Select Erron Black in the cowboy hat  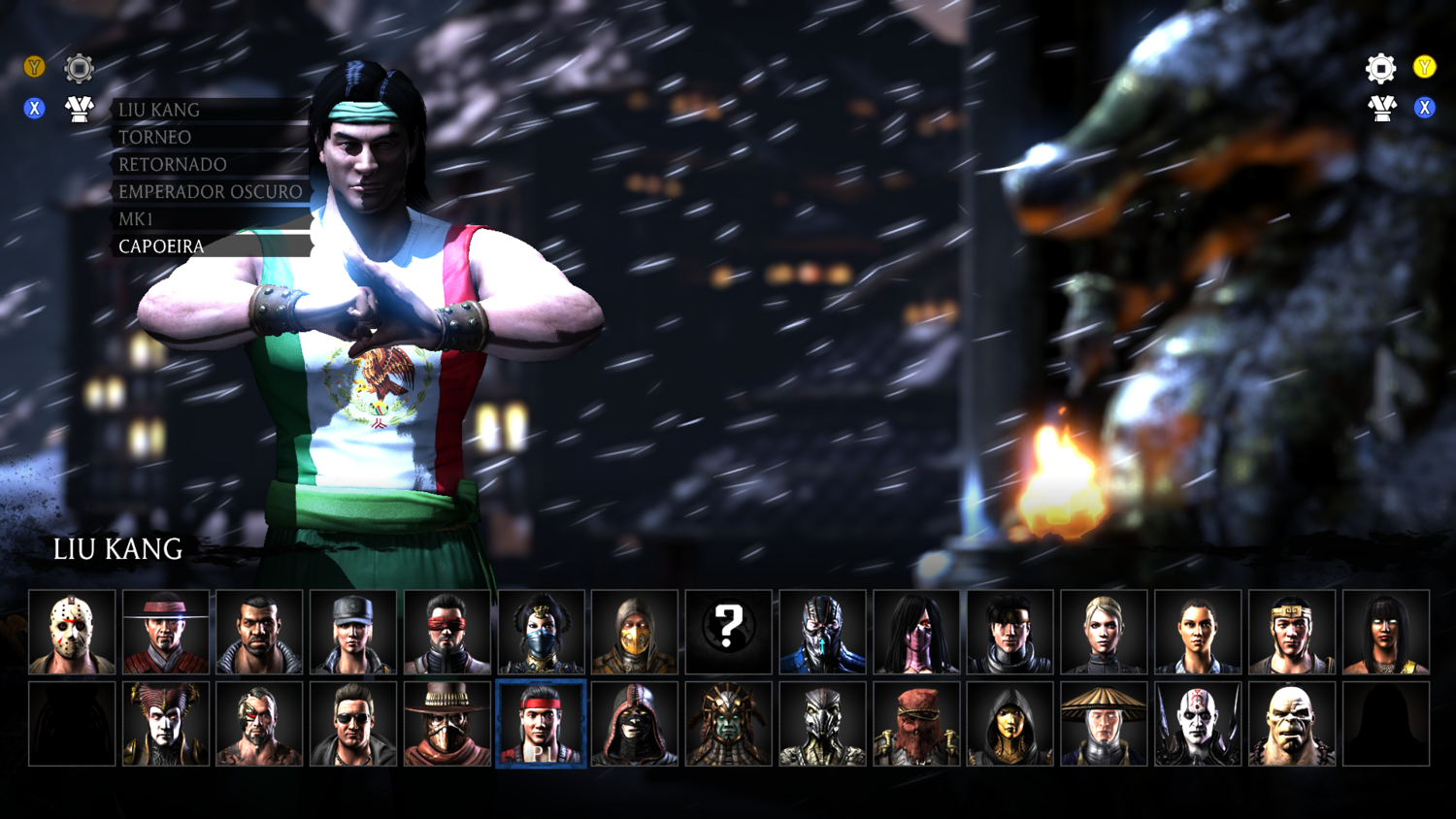[447, 724]
